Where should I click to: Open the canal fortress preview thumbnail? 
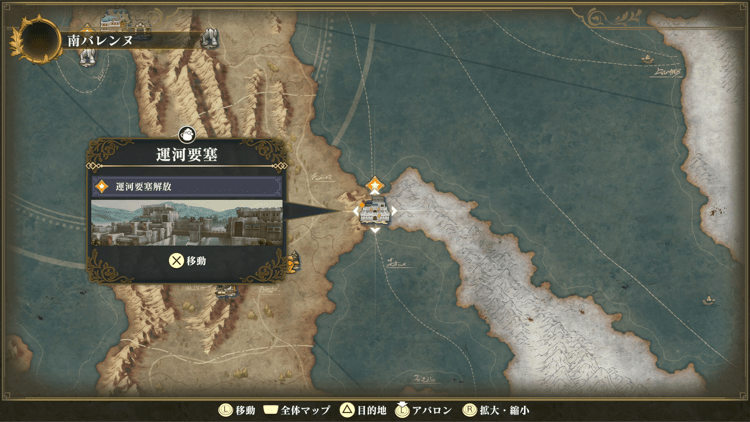point(186,221)
